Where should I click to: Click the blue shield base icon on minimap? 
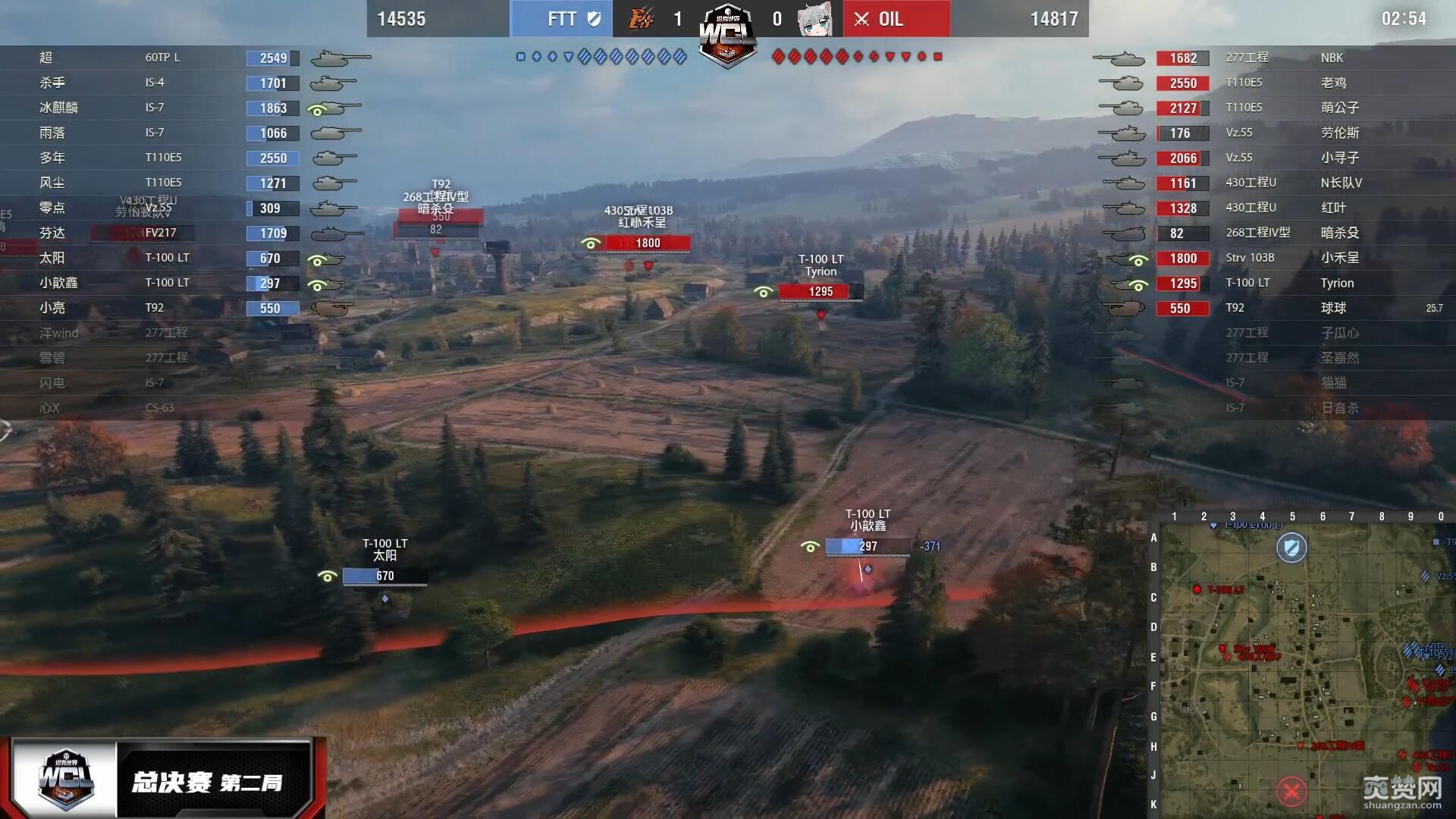(1291, 547)
